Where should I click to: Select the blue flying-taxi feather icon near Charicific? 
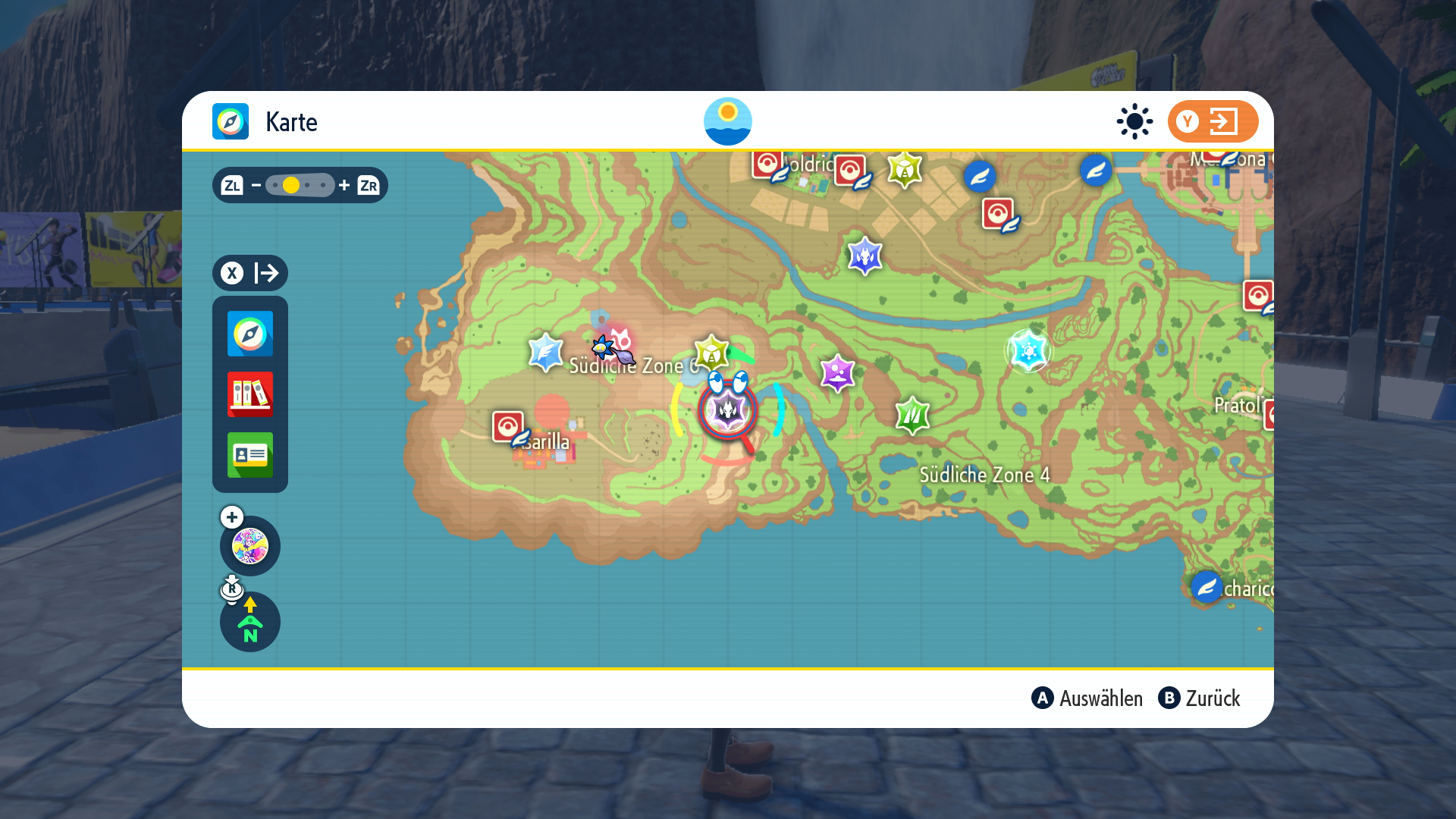1206,588
